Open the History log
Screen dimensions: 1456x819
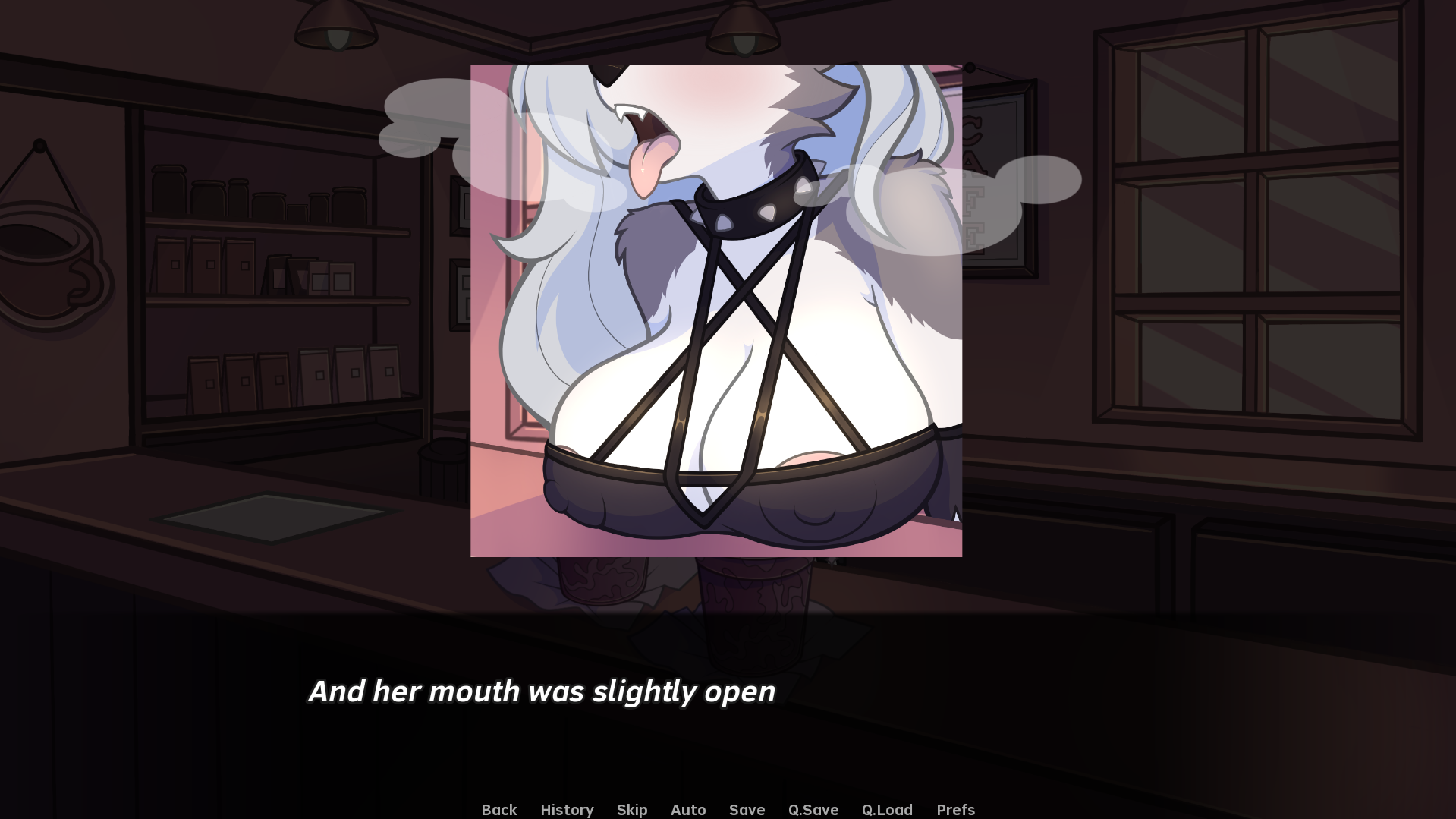point(567,810)
